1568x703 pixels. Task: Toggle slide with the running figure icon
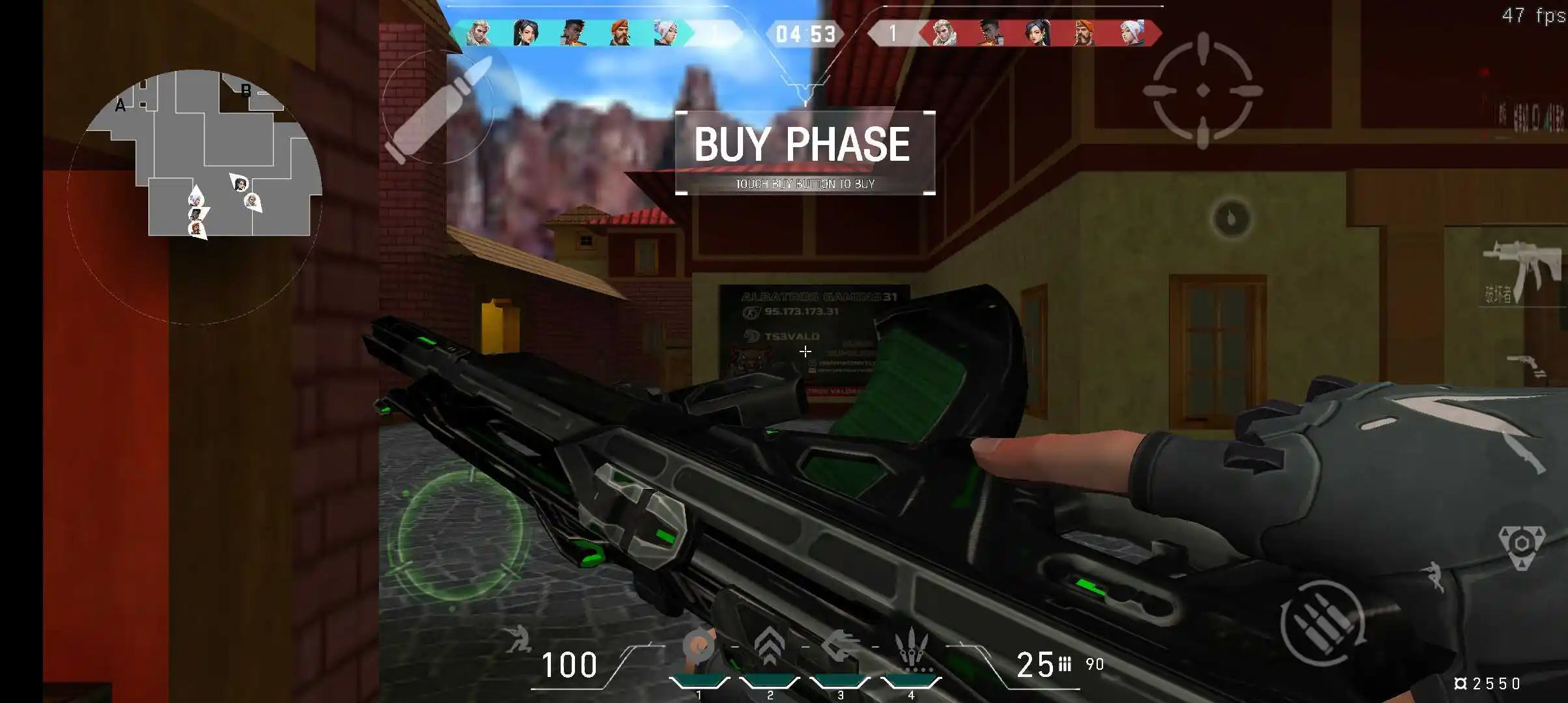(1434, 576)
